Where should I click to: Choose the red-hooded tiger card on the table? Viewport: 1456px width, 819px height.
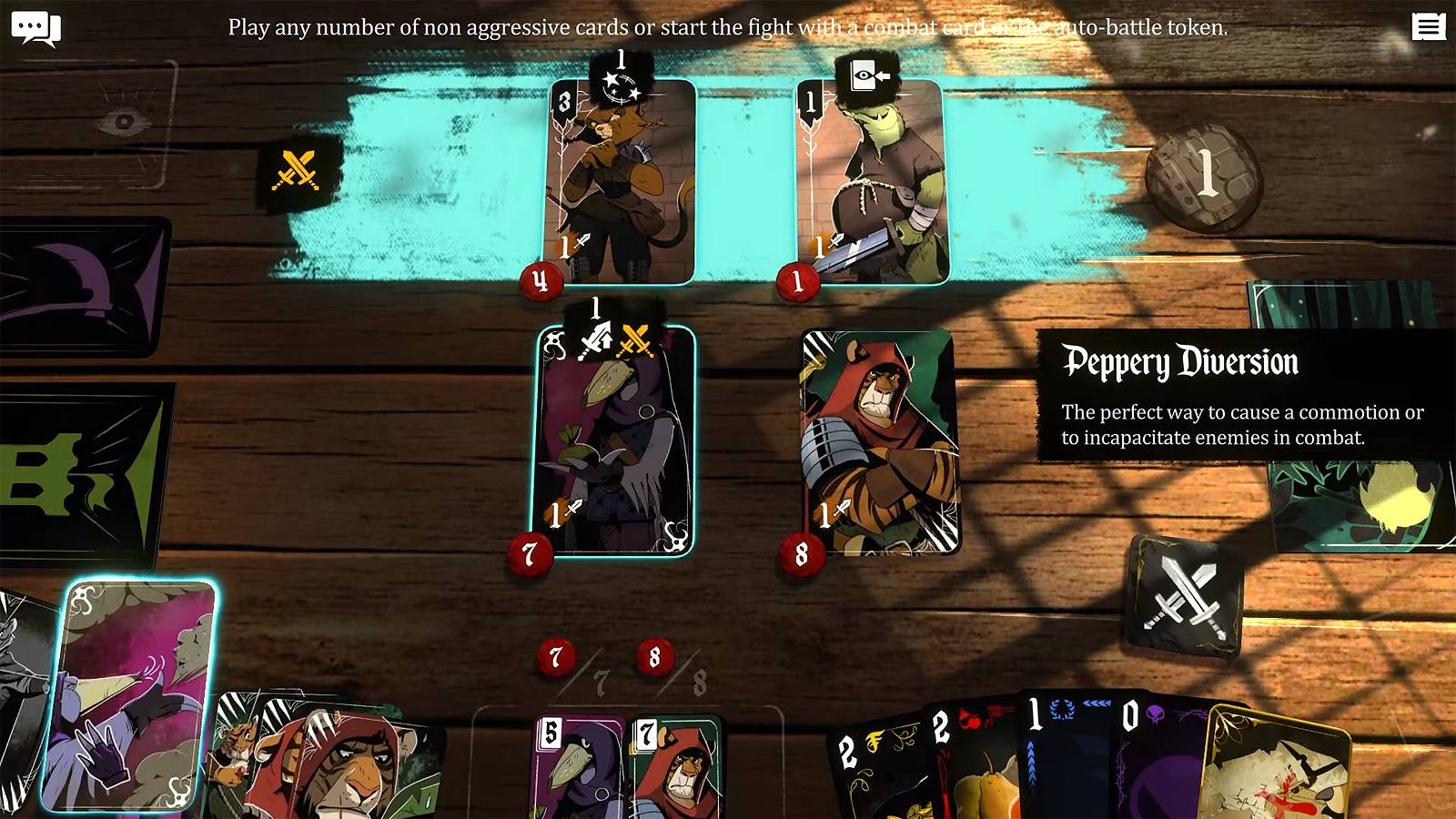click(879, 441)
